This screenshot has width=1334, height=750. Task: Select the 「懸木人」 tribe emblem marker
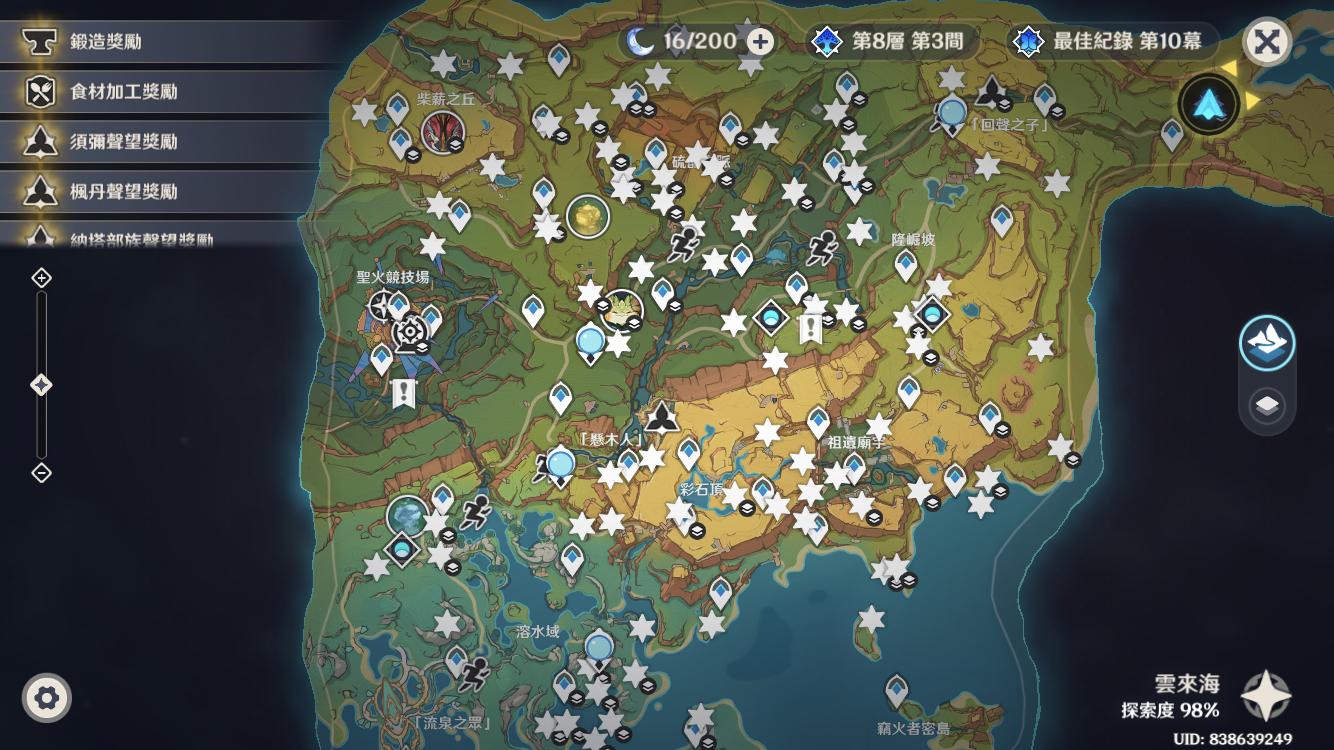[661, 415]
